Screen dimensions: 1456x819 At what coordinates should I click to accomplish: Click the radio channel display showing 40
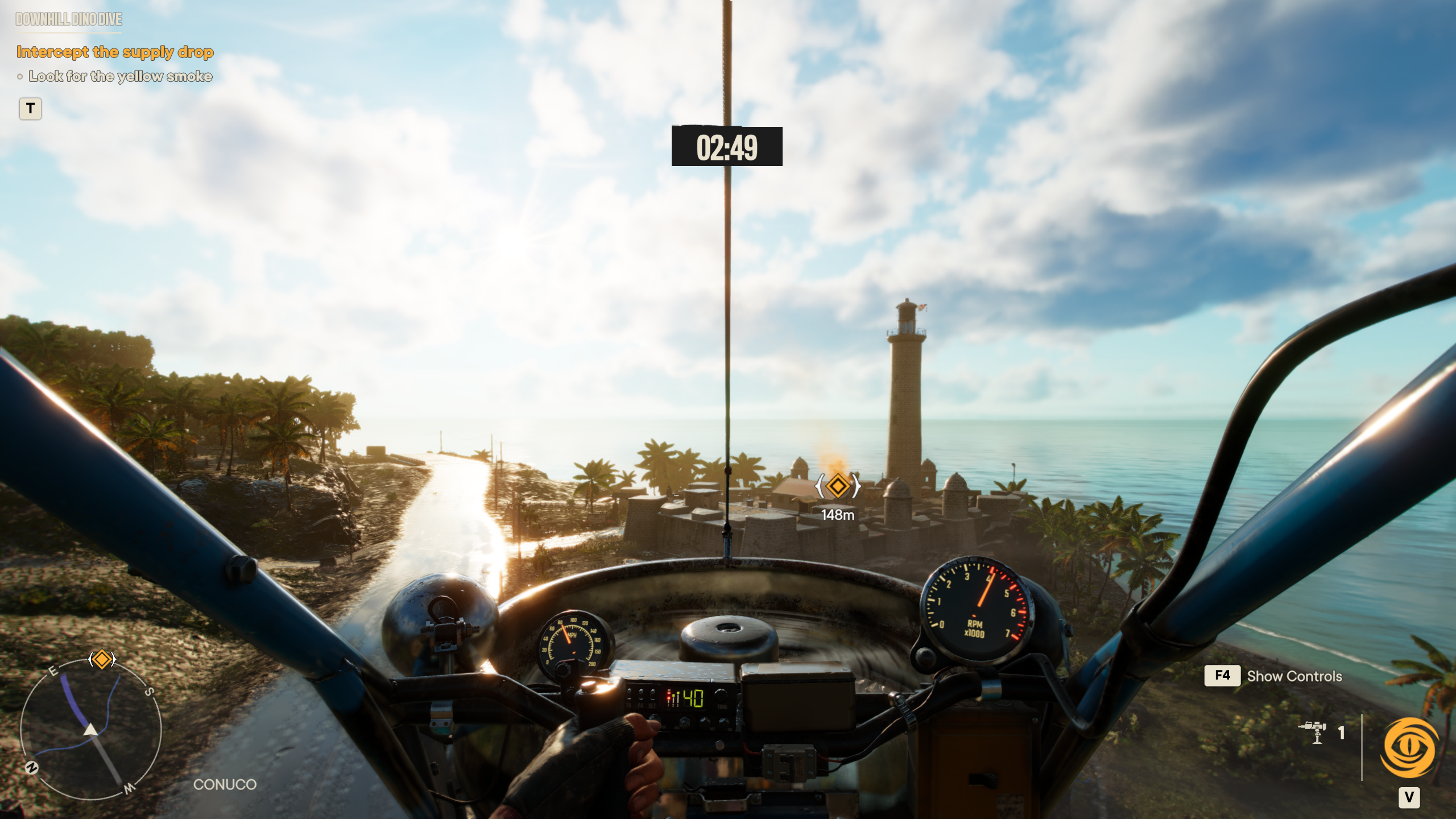(x=693, y=697)
